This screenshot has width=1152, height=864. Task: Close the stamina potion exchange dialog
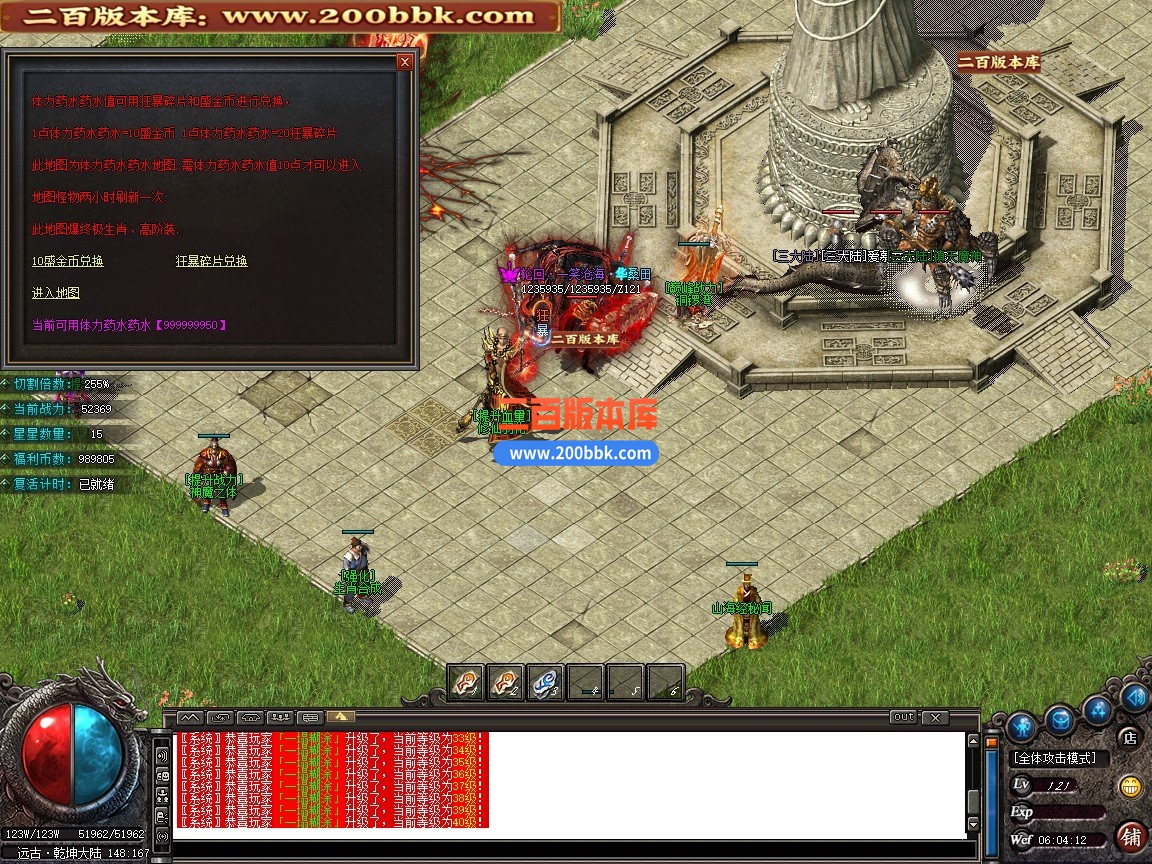coord(405,62)
